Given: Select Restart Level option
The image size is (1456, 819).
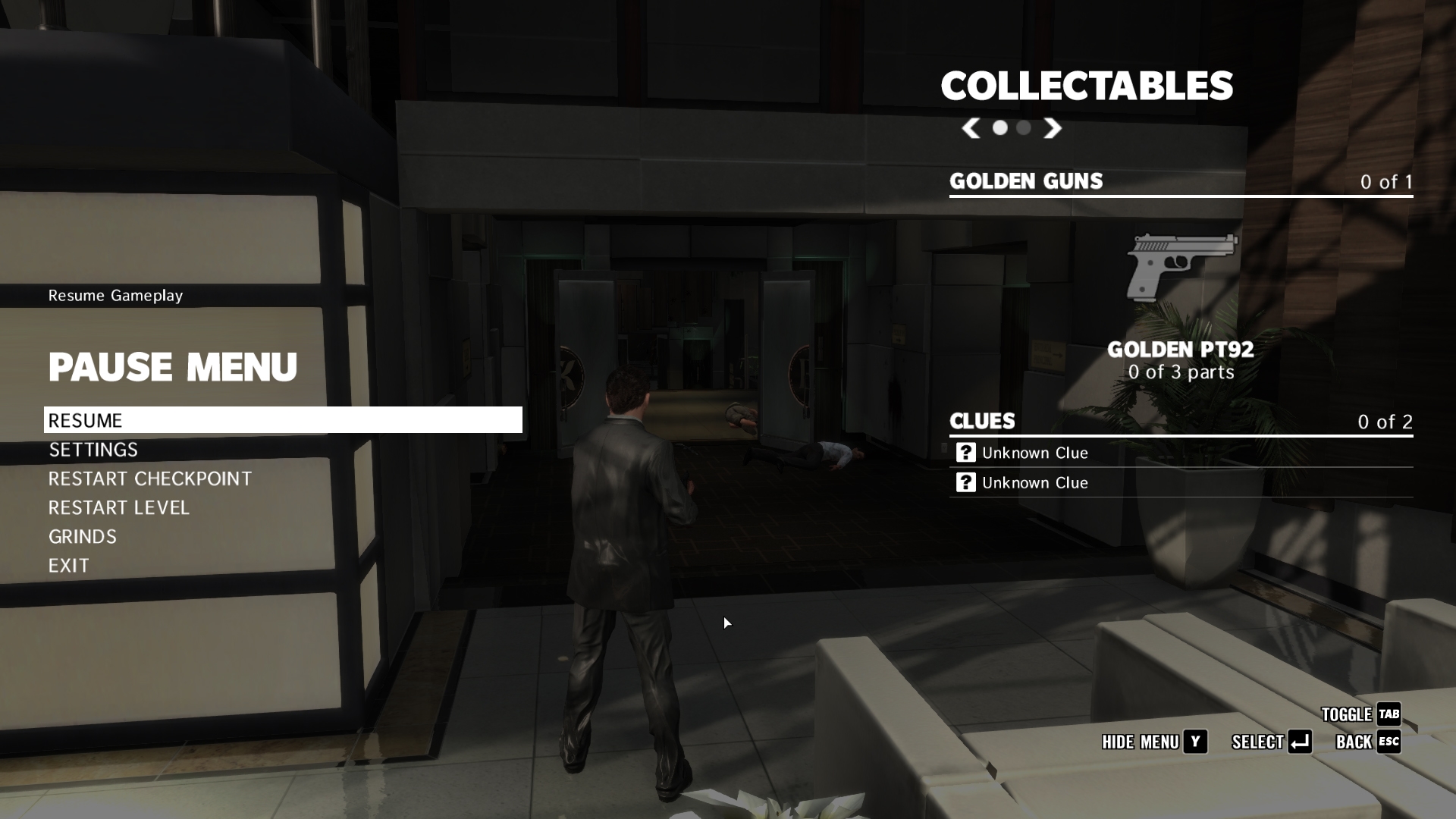Looking at the screenshot, I should 118,507.
